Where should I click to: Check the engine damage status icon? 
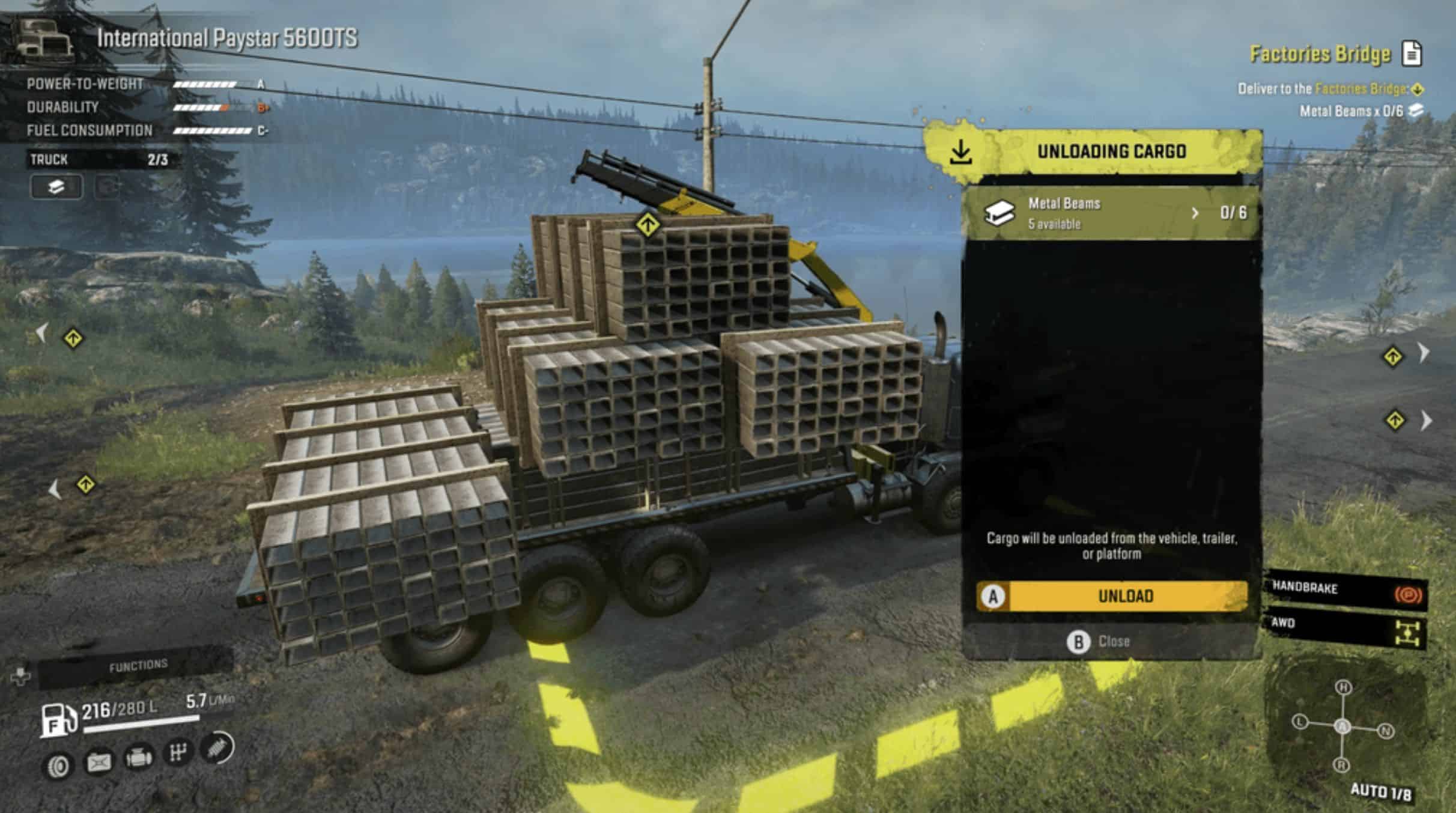(138, 757)
